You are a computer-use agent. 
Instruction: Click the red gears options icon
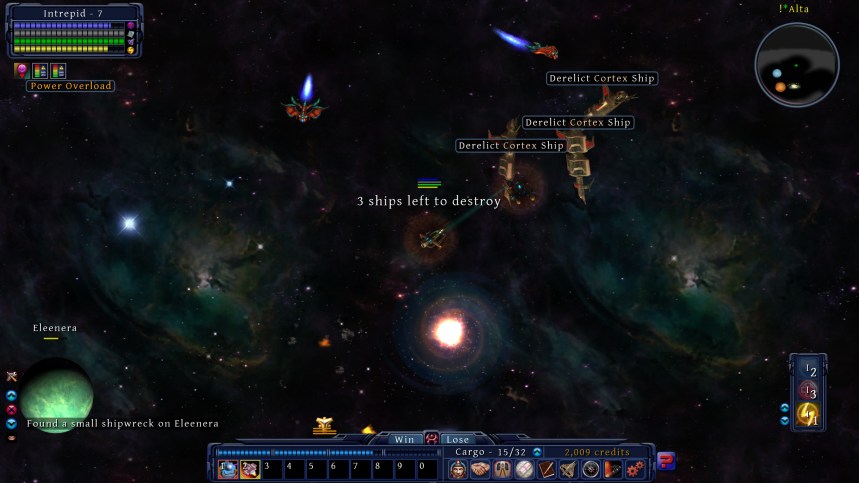(635, 469)
